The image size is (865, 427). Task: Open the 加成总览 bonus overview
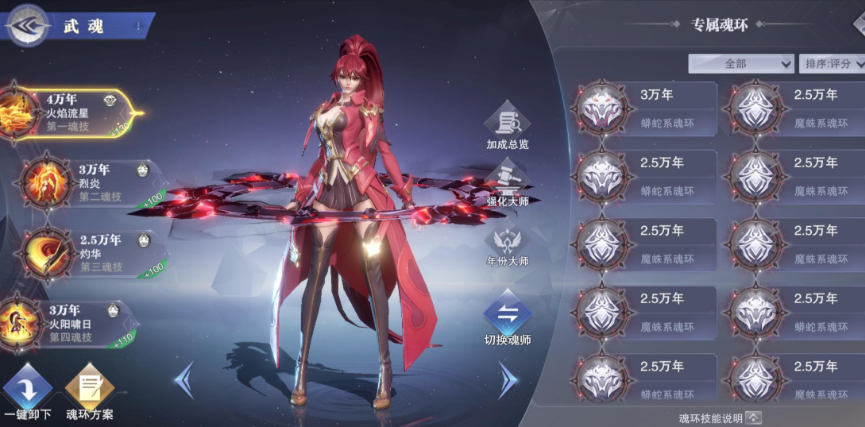[507, 127]
